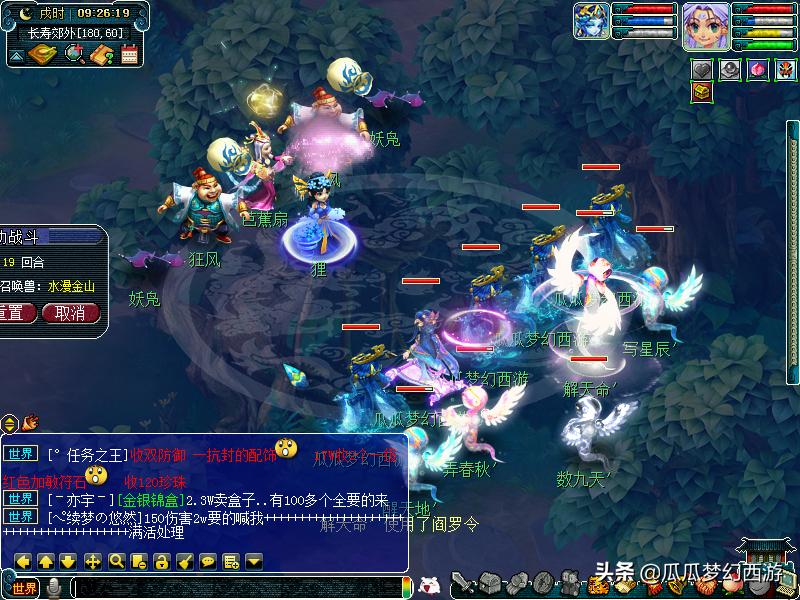Open the world map magnifier icon

74,54
